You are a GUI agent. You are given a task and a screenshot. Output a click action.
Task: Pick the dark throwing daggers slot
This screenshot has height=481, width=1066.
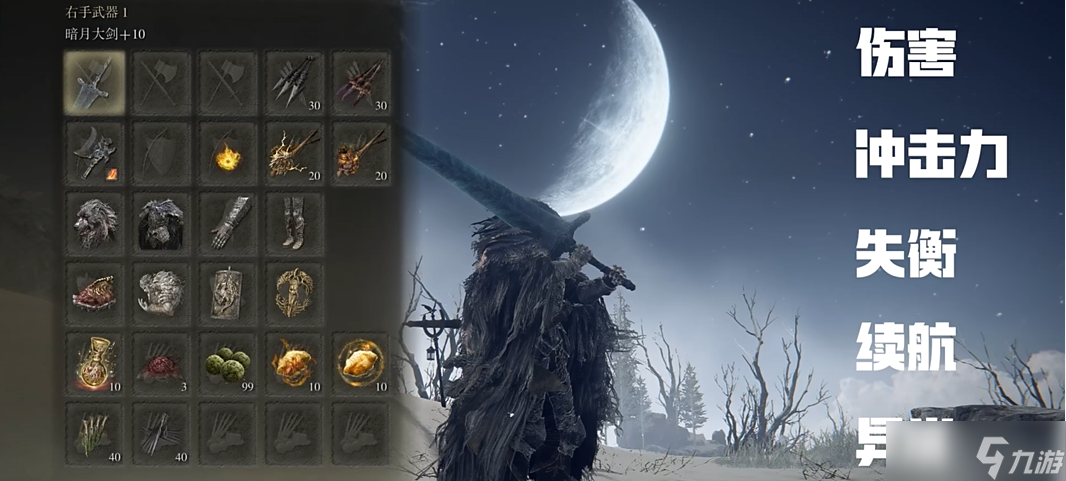tap(160, 432)
